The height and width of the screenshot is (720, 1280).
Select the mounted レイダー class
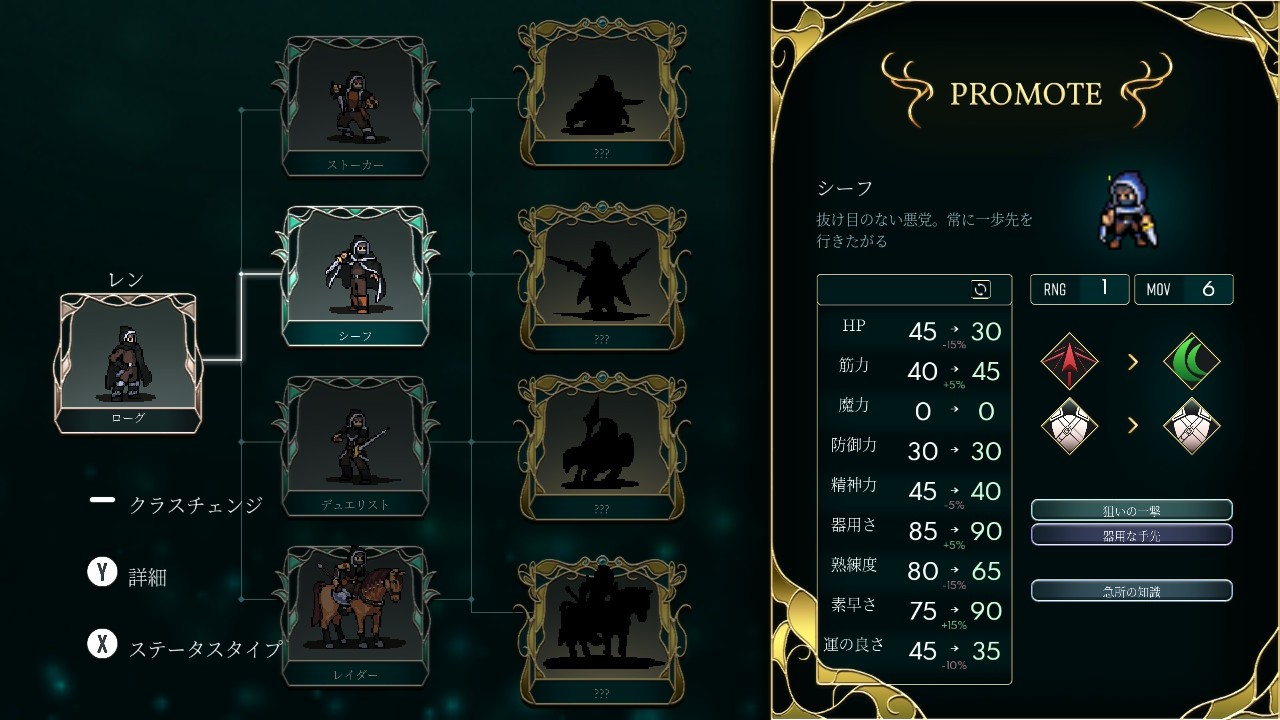tap(355, 615)
